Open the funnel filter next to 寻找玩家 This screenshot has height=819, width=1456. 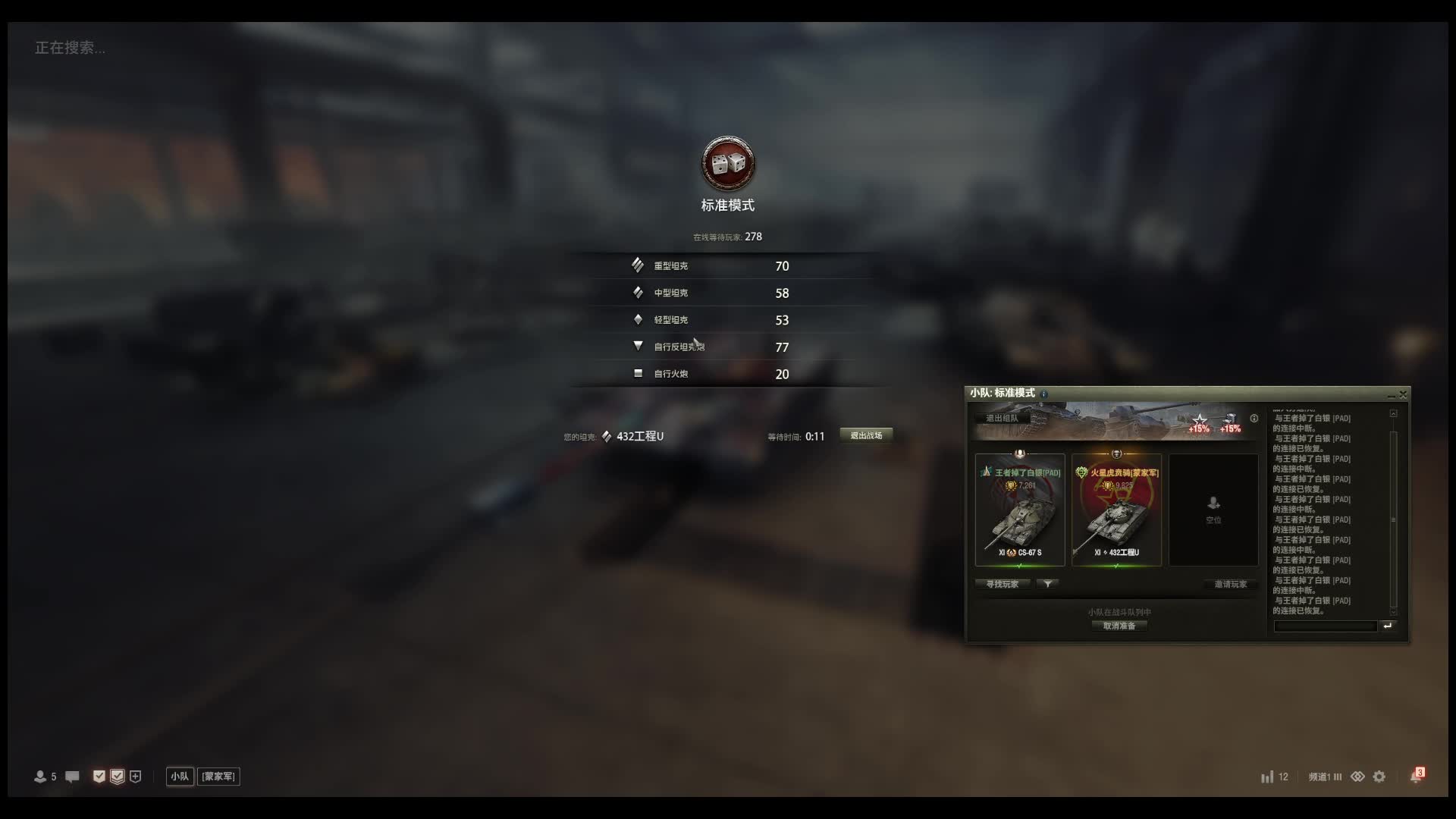[1047, 584]
